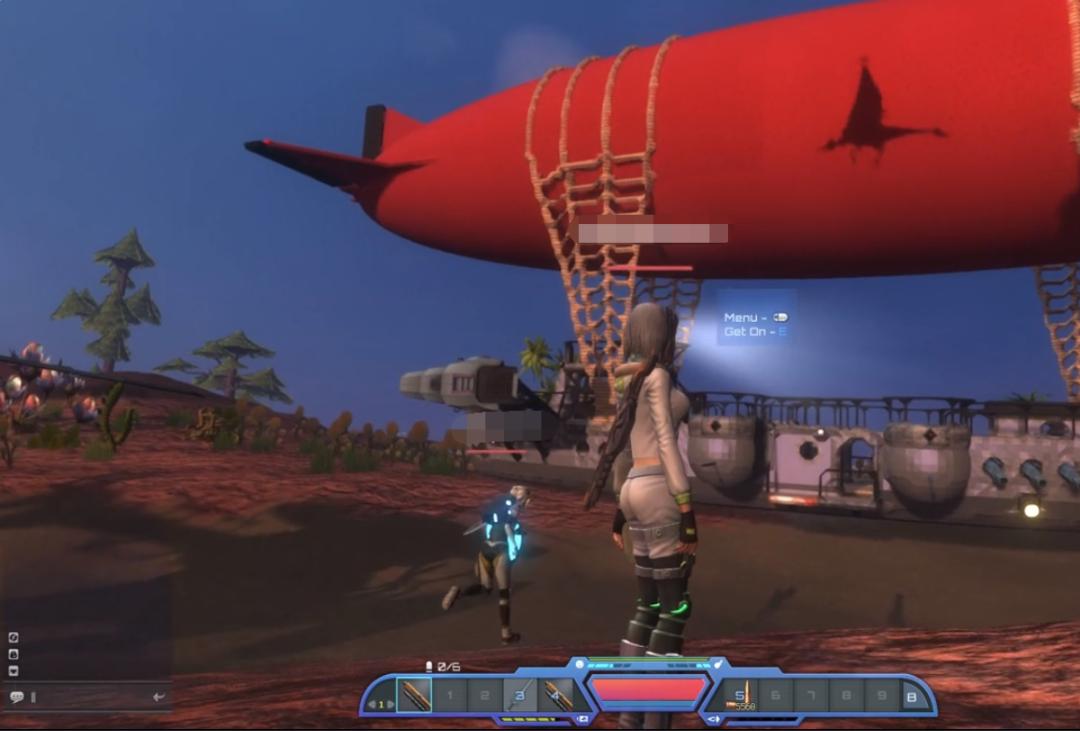Open the B button at hotbar end
The image size is (1080, 731).
point(912,695)
